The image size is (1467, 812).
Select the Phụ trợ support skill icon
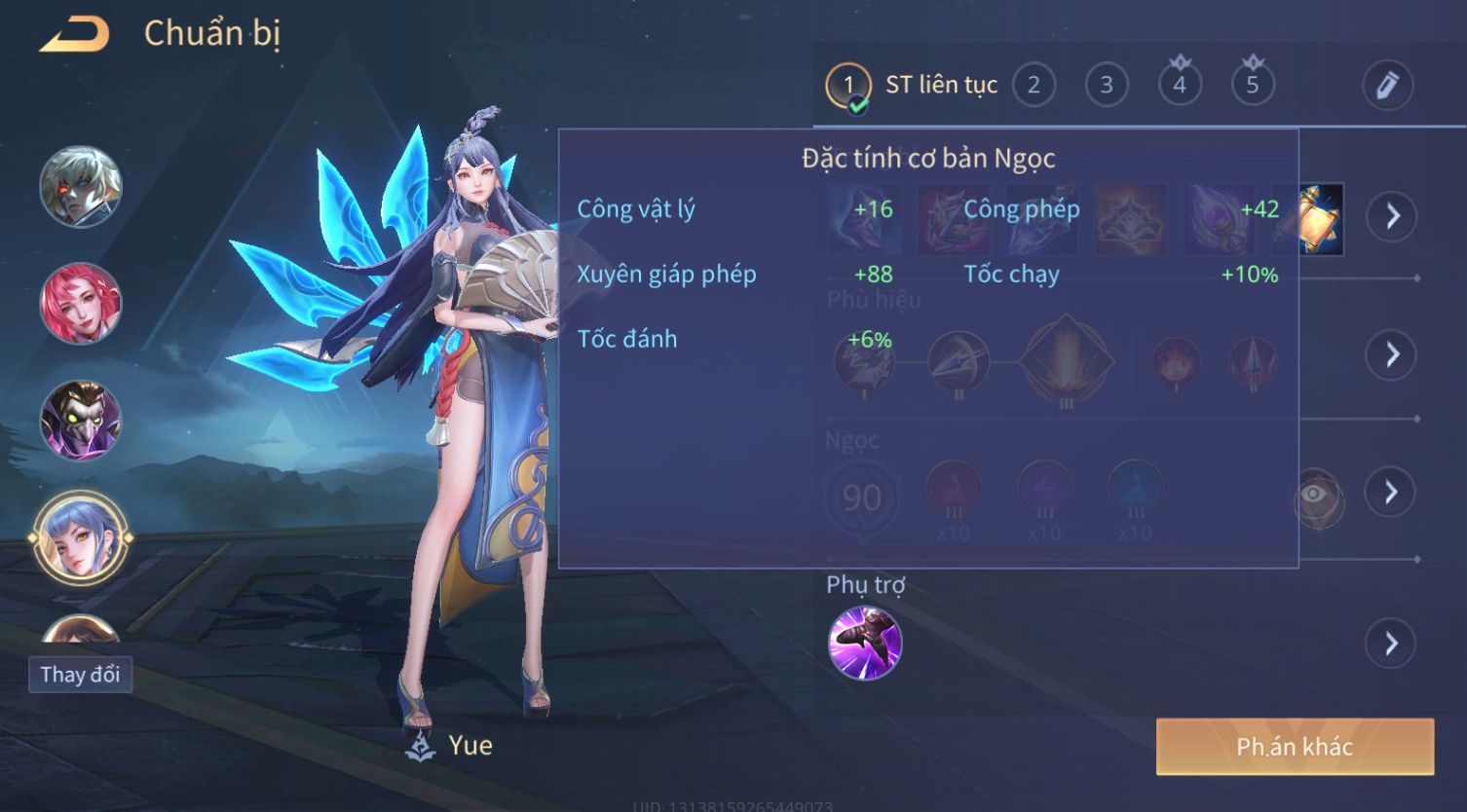[865, 644]
